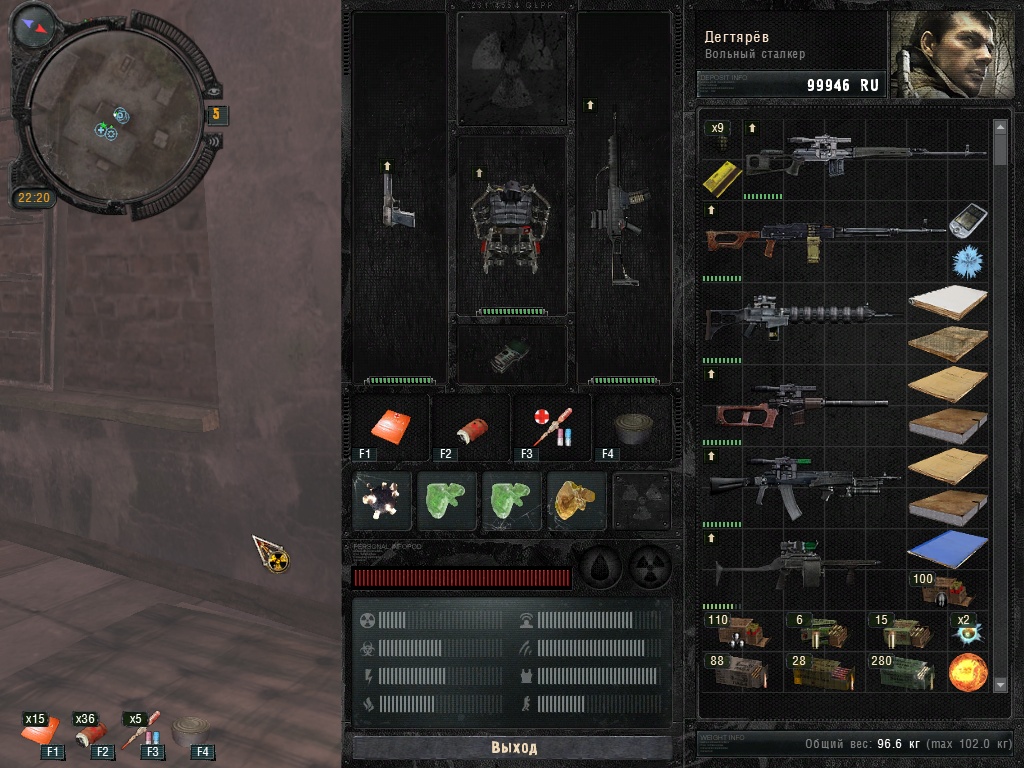
Task: Use the syringe and pills in slot F3
Action: [x=550, y=427]
